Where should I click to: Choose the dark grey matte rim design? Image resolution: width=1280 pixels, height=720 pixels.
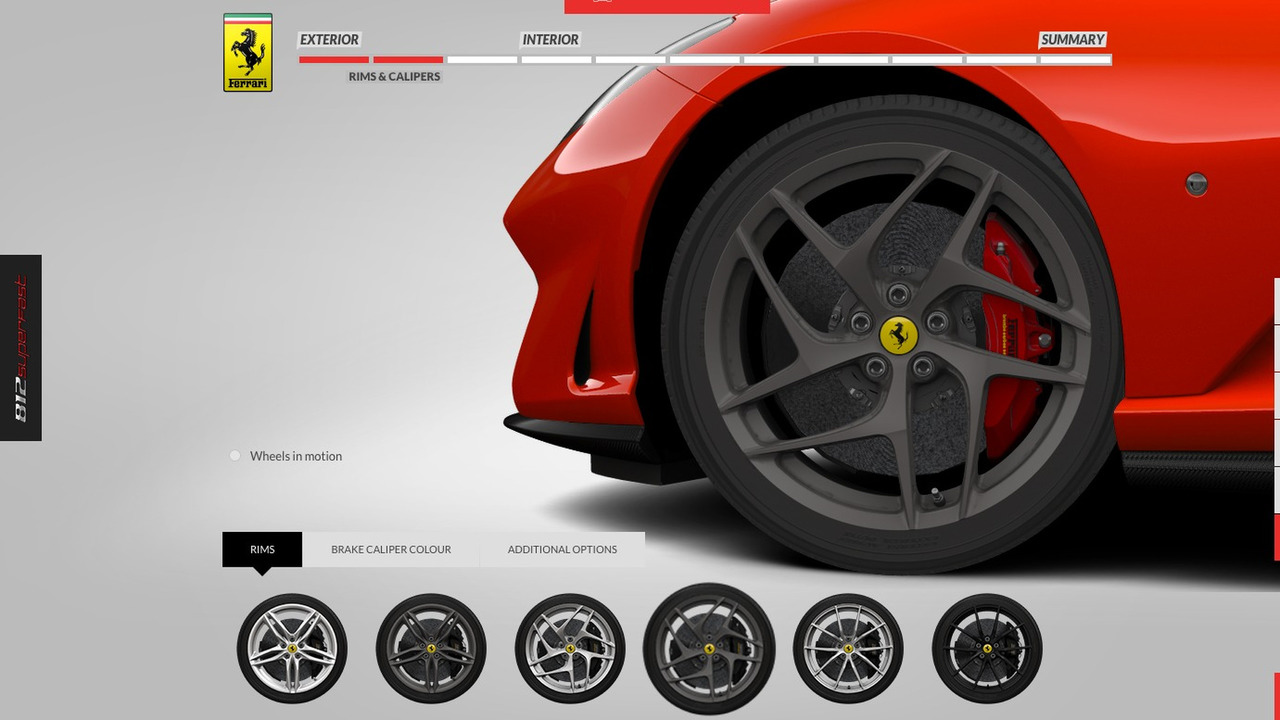(x=431, y=648)
